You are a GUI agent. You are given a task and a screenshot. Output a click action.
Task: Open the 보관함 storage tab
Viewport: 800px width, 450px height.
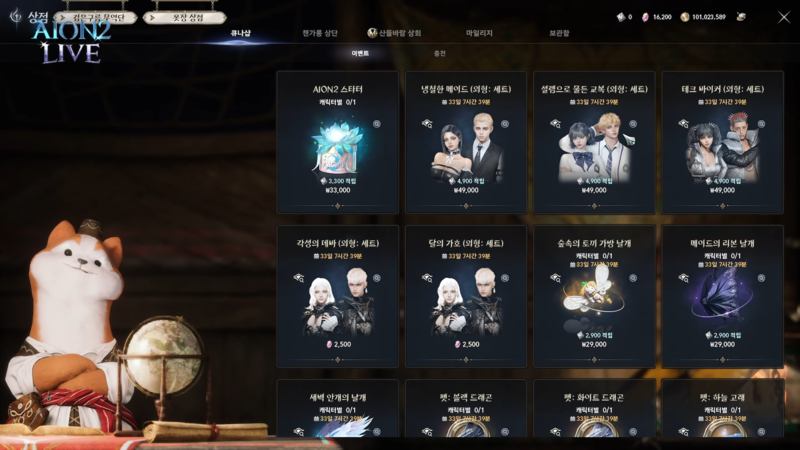coord(559,33)
